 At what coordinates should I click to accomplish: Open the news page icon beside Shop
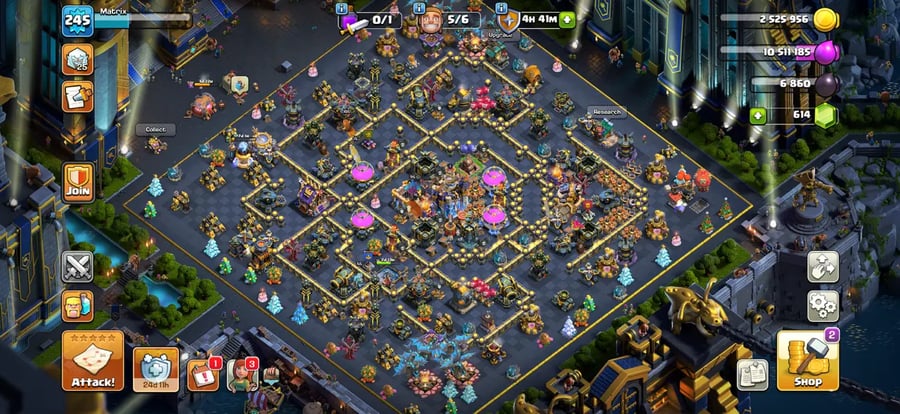(x=752, y=375)
